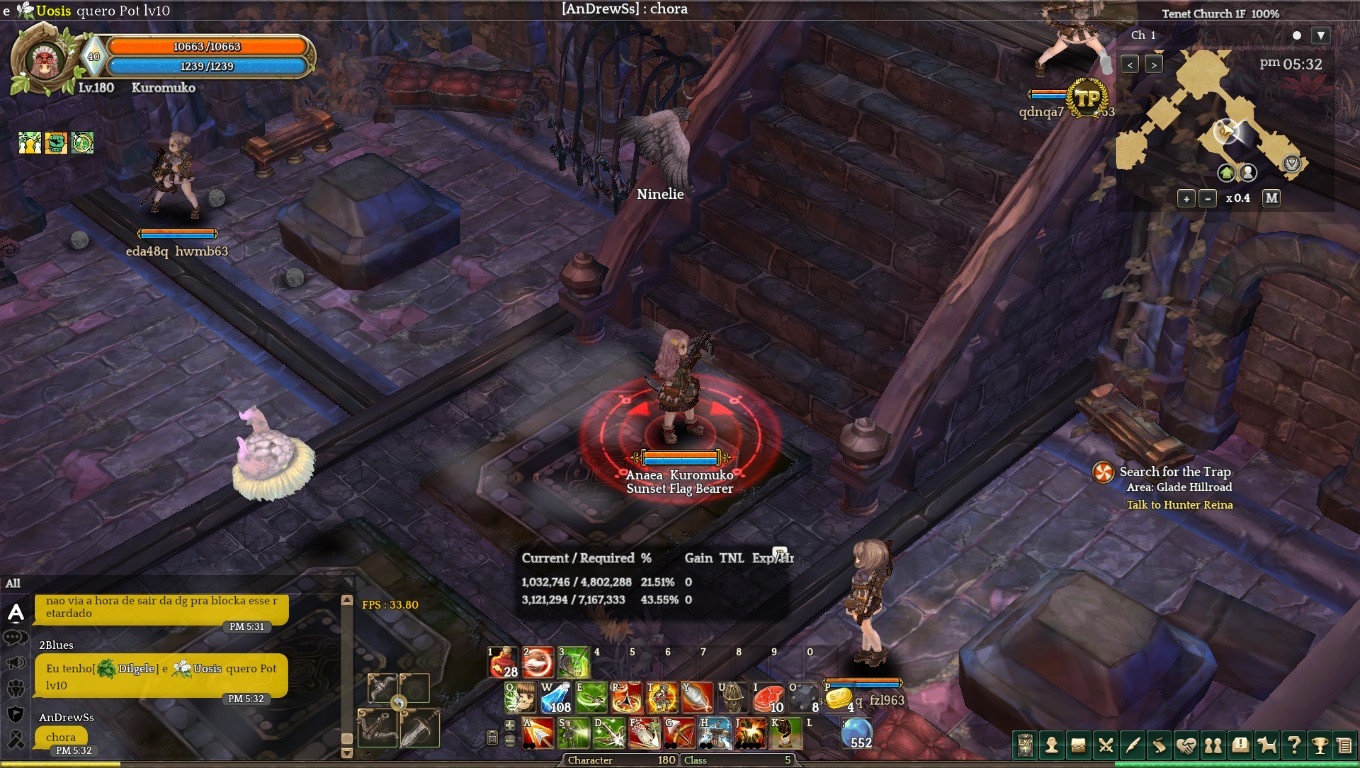The height and width of the screenshot is (768, 1360).
Task: Open the help question mark icon
Action: [x=1294, y=744]
